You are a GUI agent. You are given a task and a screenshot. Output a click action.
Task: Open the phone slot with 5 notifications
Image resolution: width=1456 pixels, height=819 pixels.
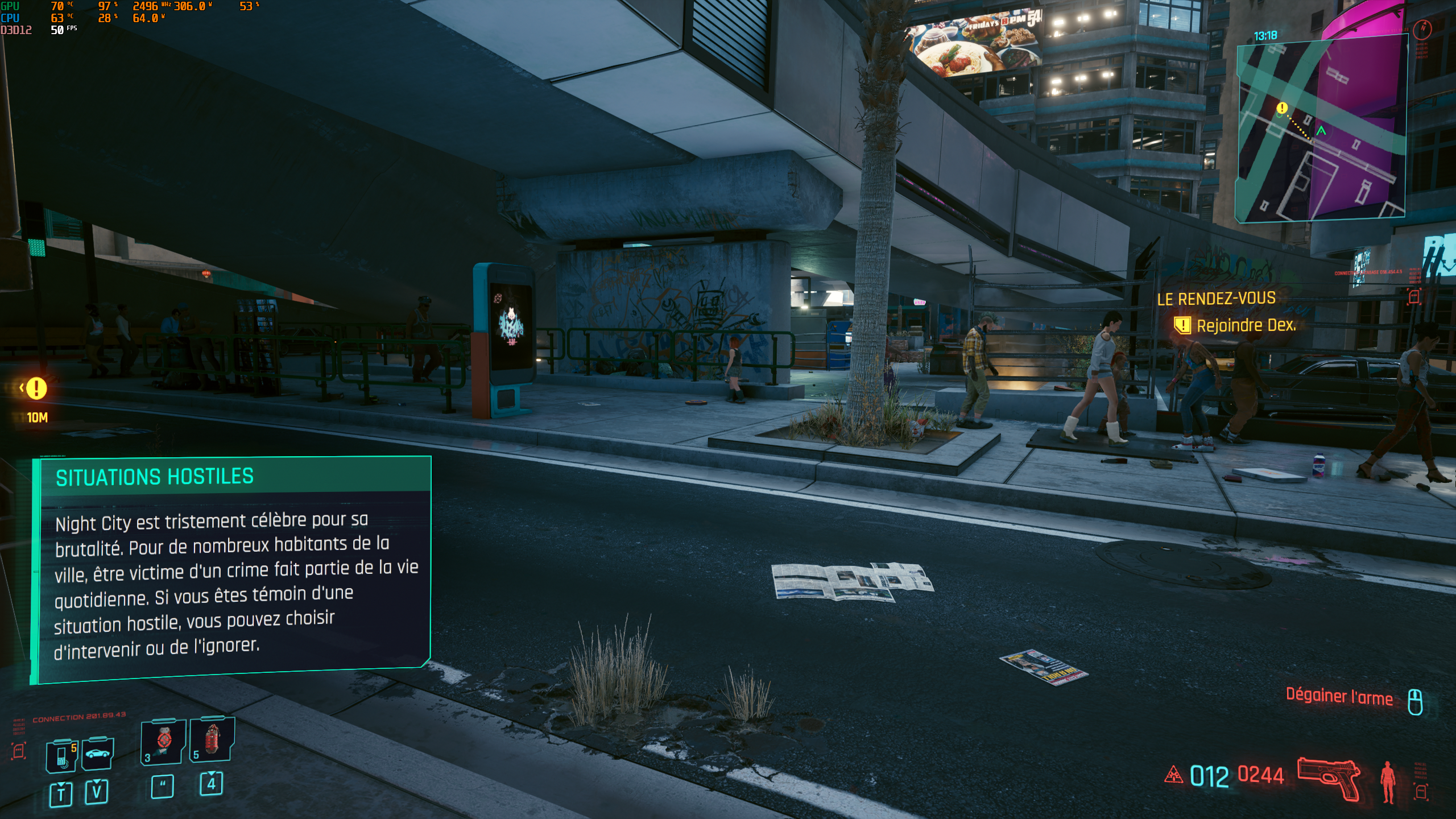pyautogui.click(x=62, y=756)
